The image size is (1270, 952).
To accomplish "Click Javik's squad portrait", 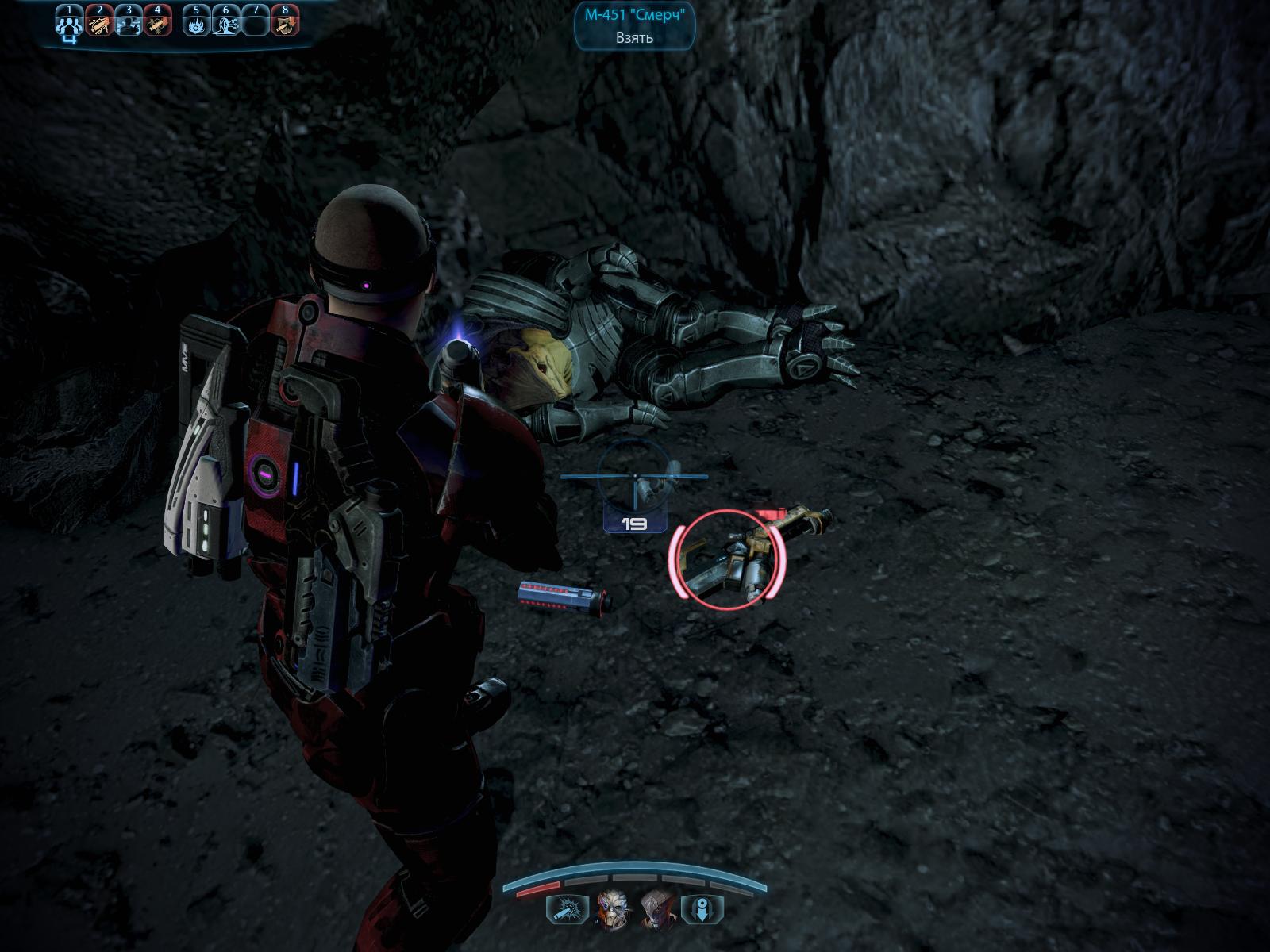I will click(656, 907).
